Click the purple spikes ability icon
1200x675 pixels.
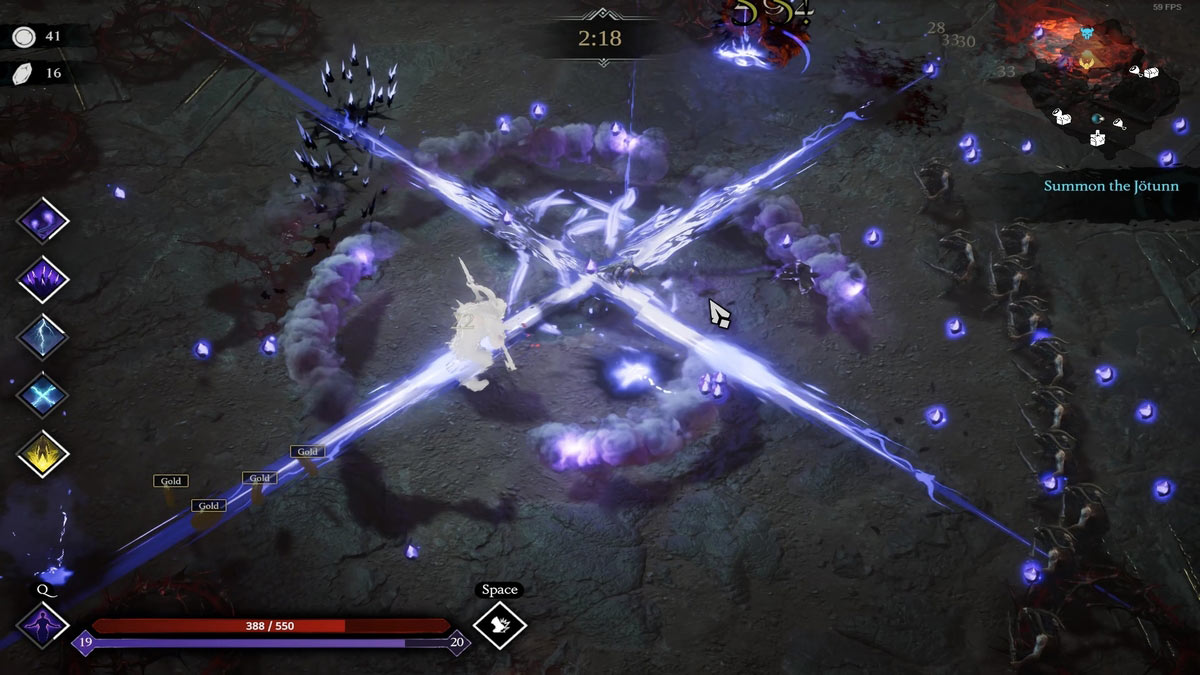[x=43, y=278]
